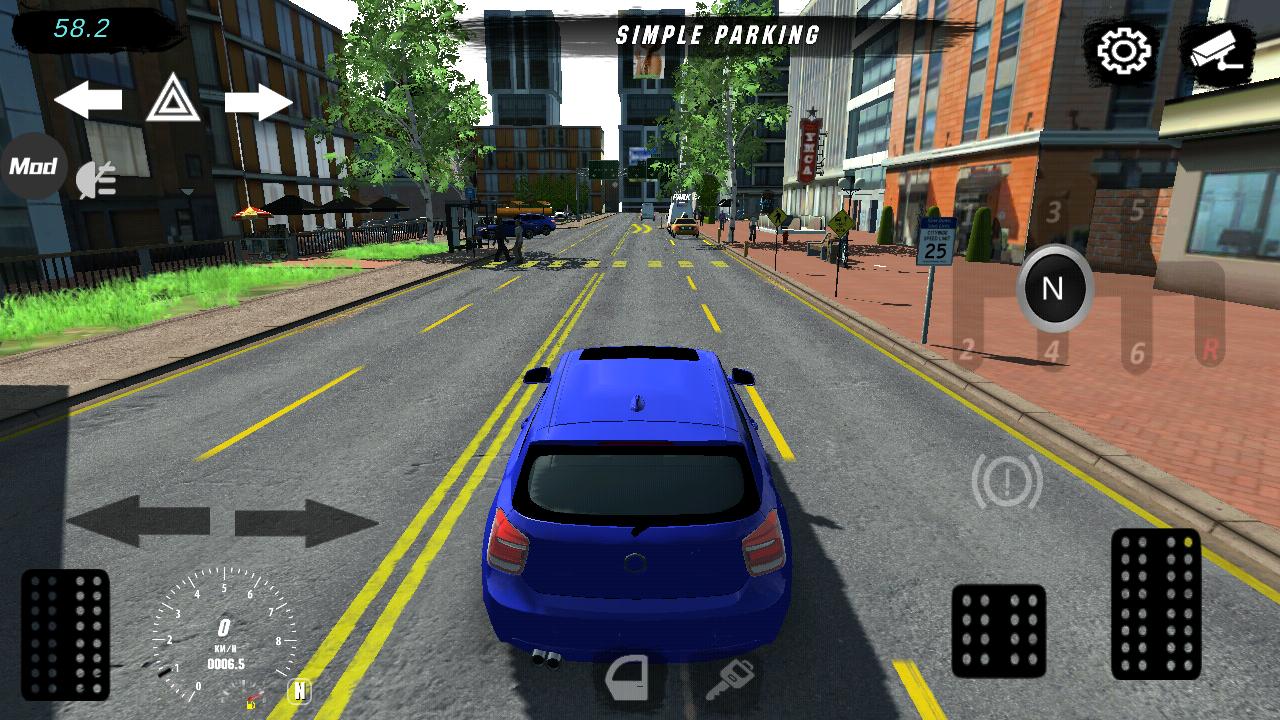Image resolution: width=1280 pixels, height=720 pixels.
Task: Tap the Mod button
Action: (x=33, y=166)
